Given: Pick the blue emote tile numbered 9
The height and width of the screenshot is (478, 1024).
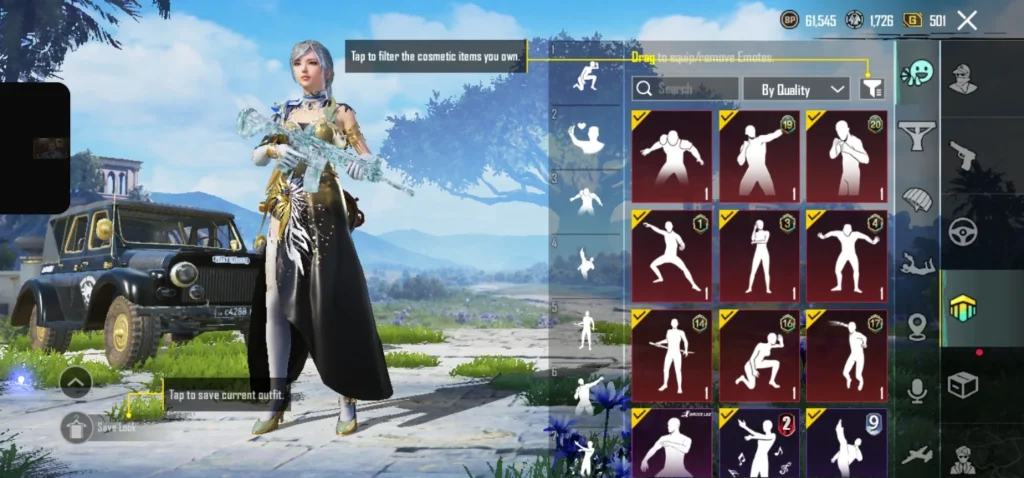Looking at the screenshot, I should point(846,442).
